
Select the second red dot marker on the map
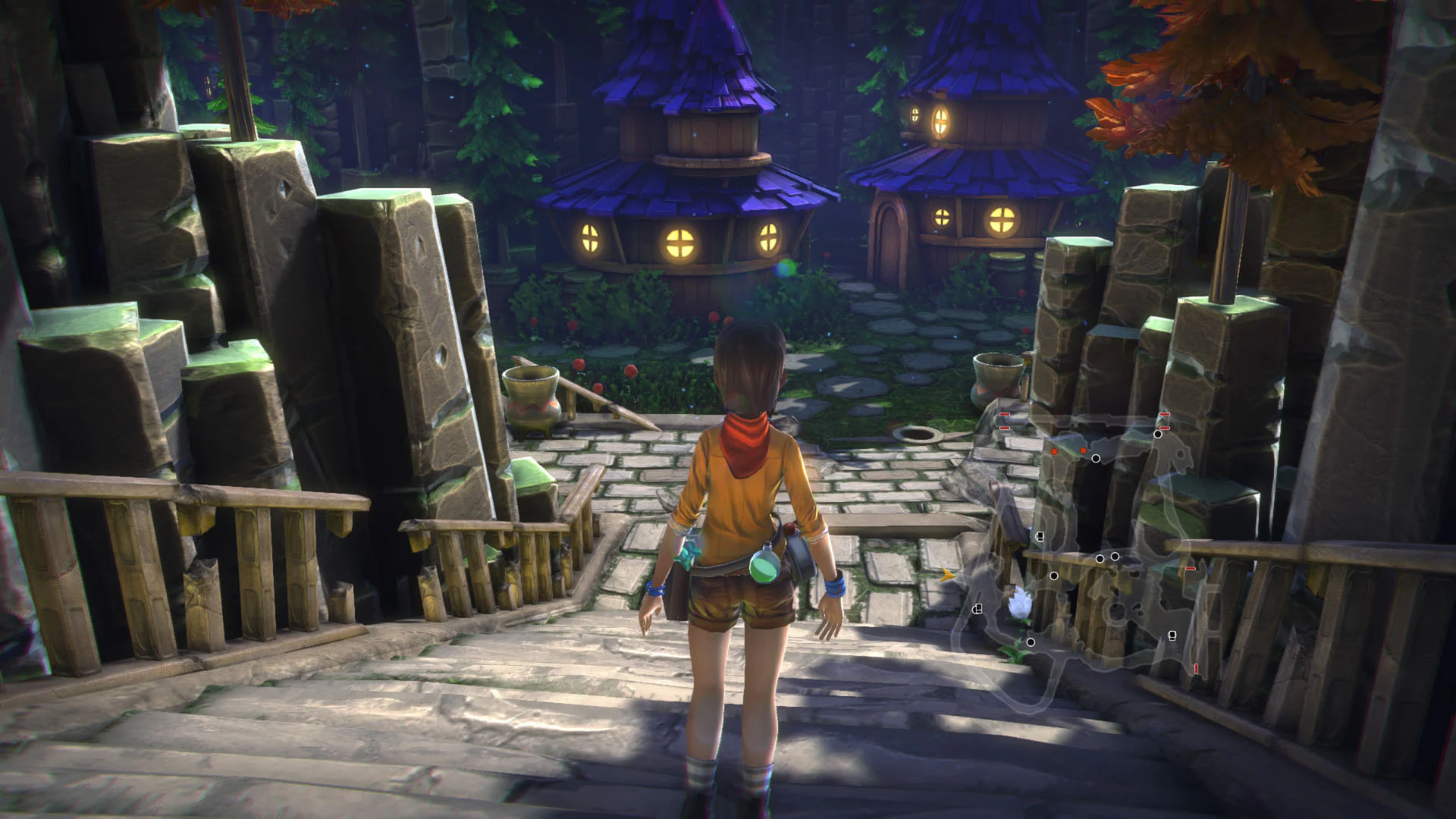[x=1084, y=450]
